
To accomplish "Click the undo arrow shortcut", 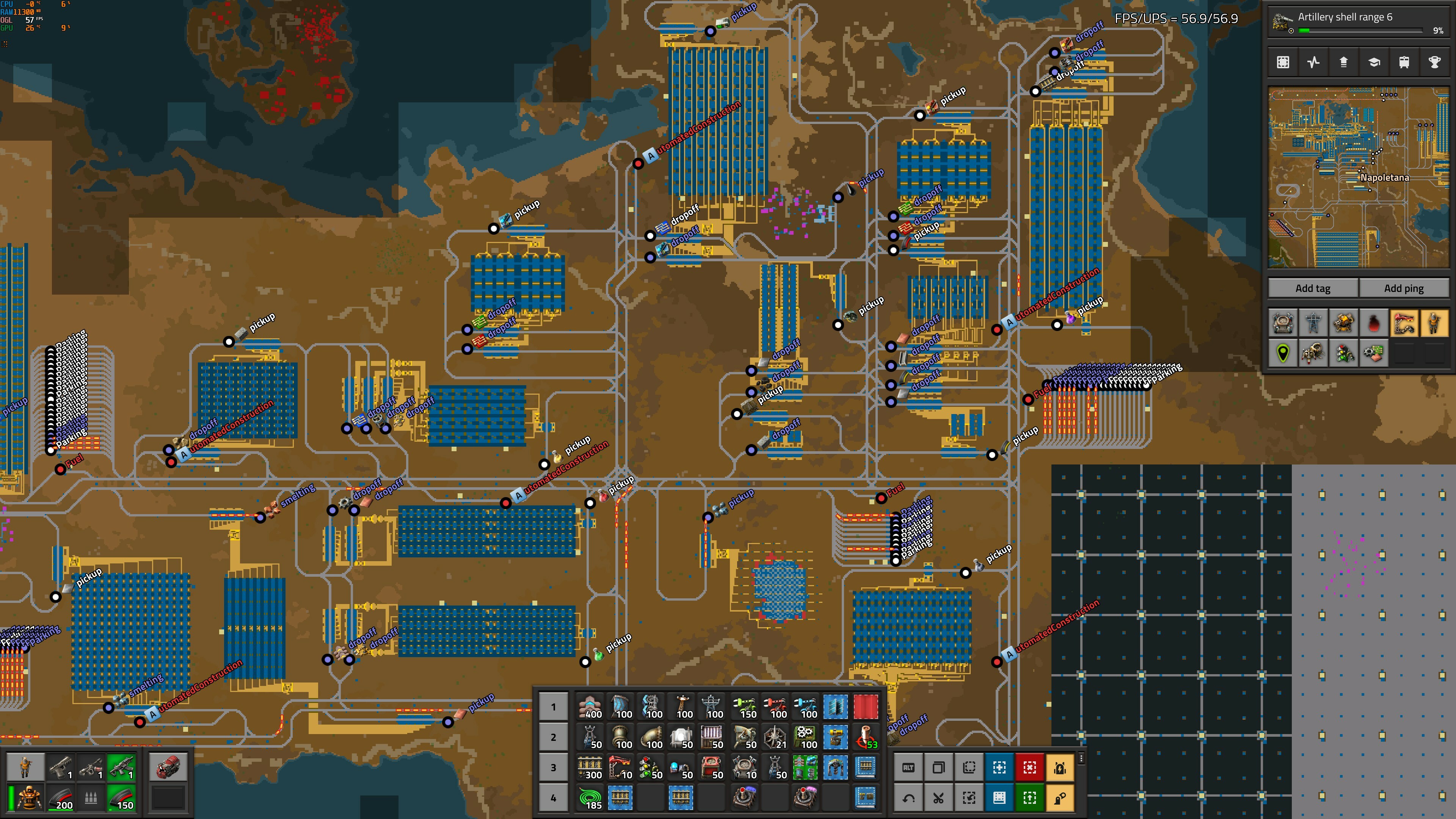I will tap(908, 798).
